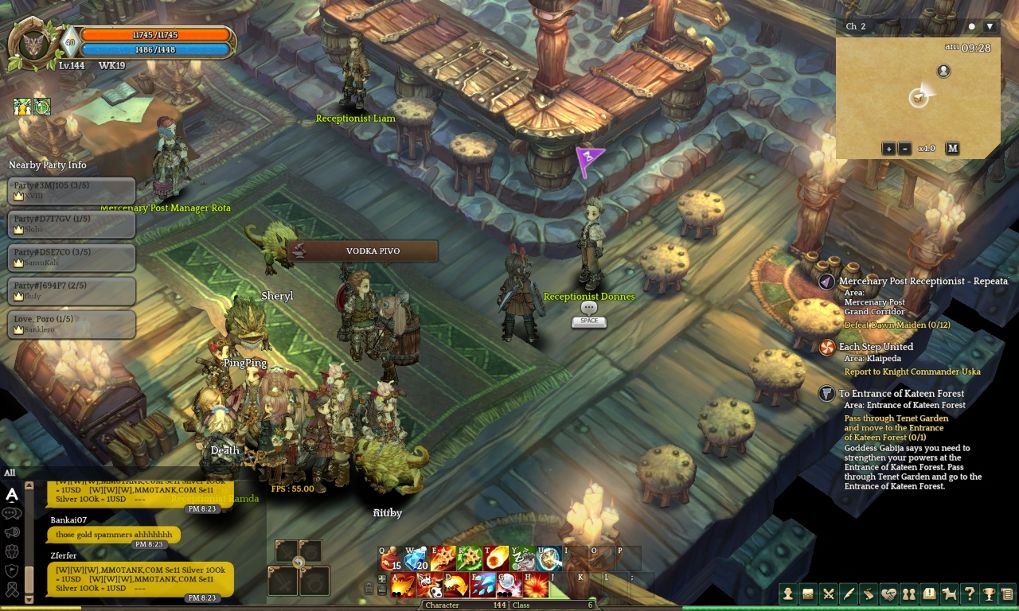
Task: Open the trophy achievements menu icon
Action: [x=988, y=594]
